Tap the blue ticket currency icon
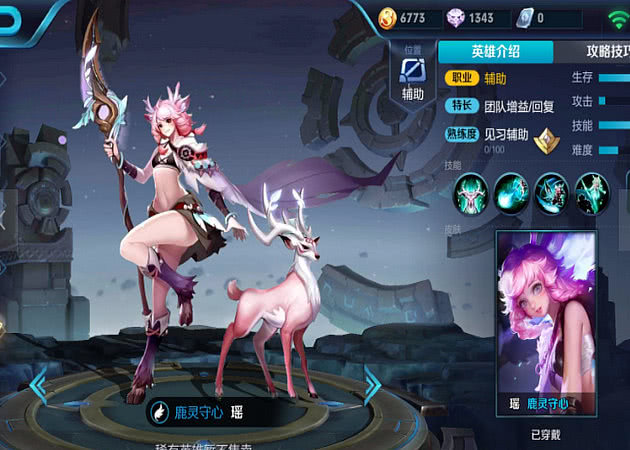The image size is (630, 450). [x=524, y=17]
